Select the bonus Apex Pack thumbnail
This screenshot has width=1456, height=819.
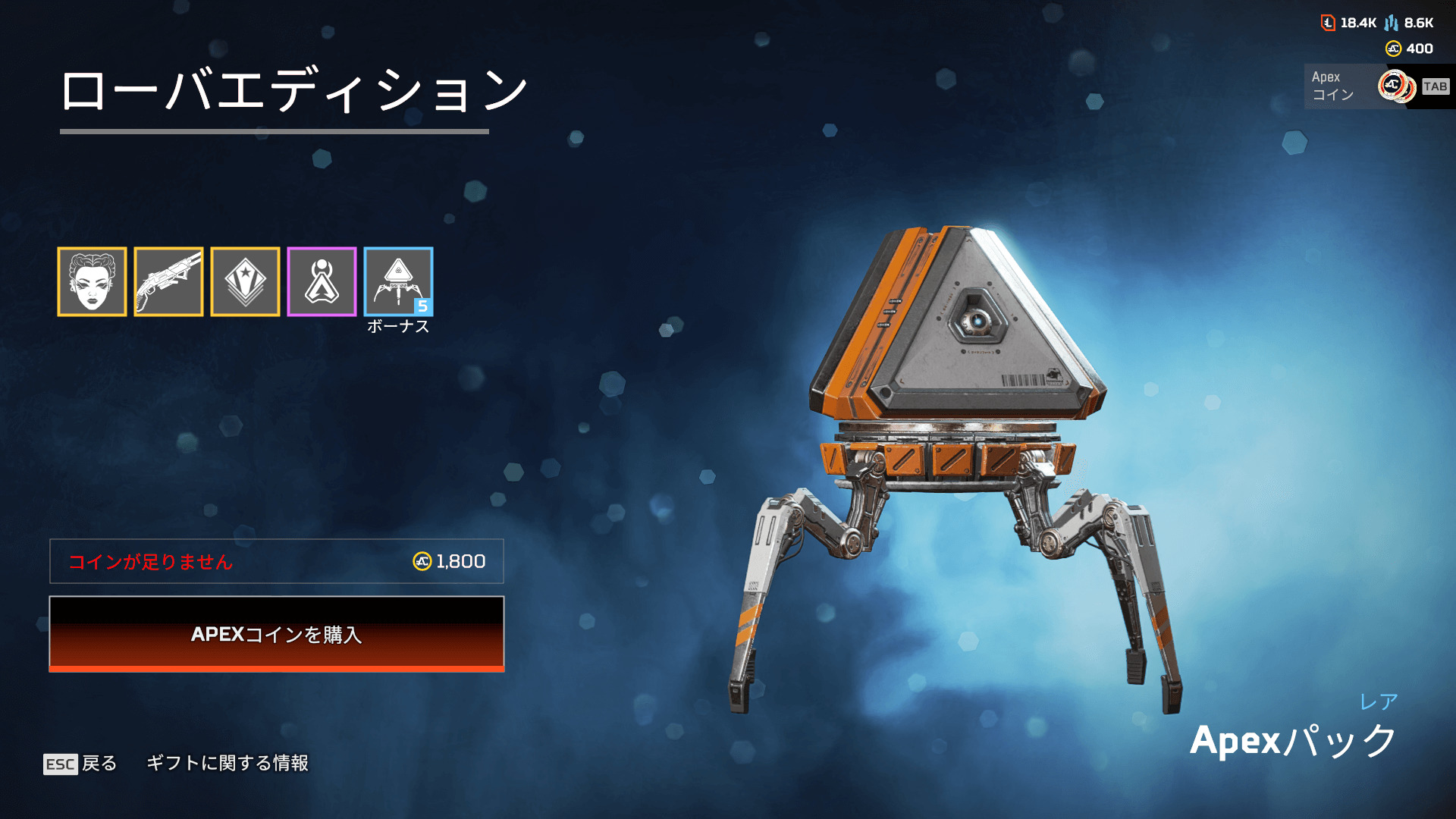click(398, 281)
